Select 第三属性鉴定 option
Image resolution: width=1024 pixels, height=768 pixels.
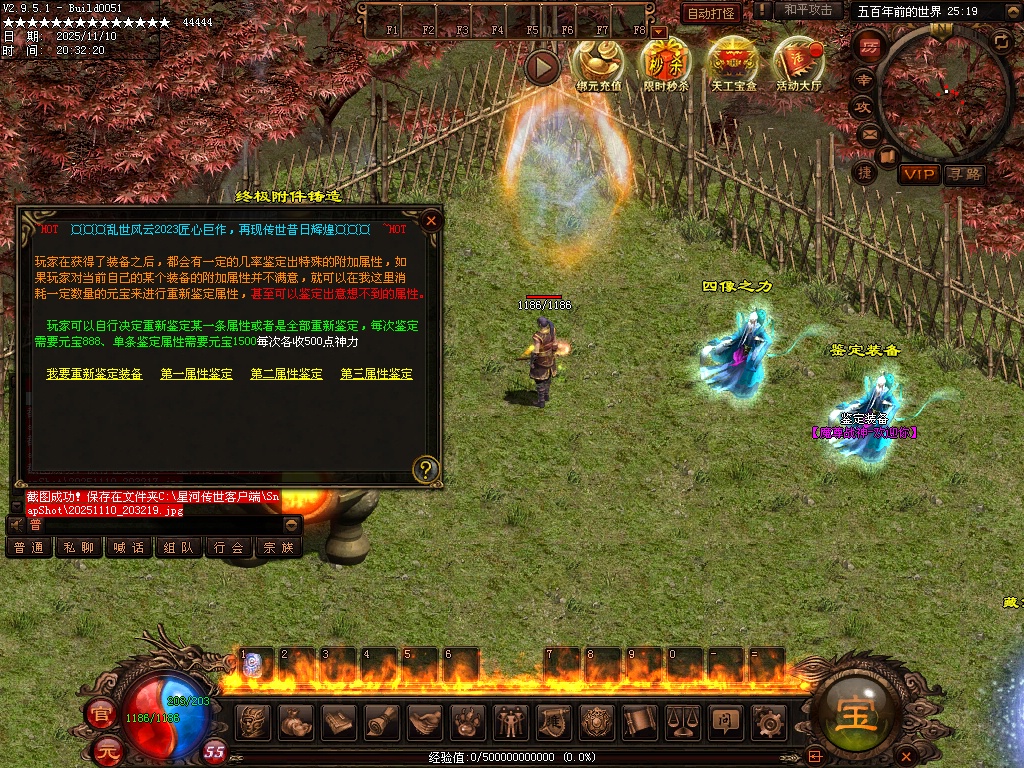376,374
